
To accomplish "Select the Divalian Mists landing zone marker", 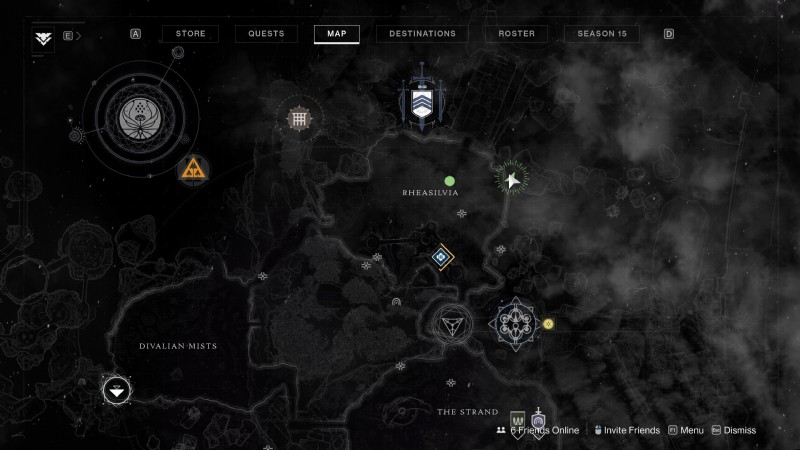I will pos(117,389).
